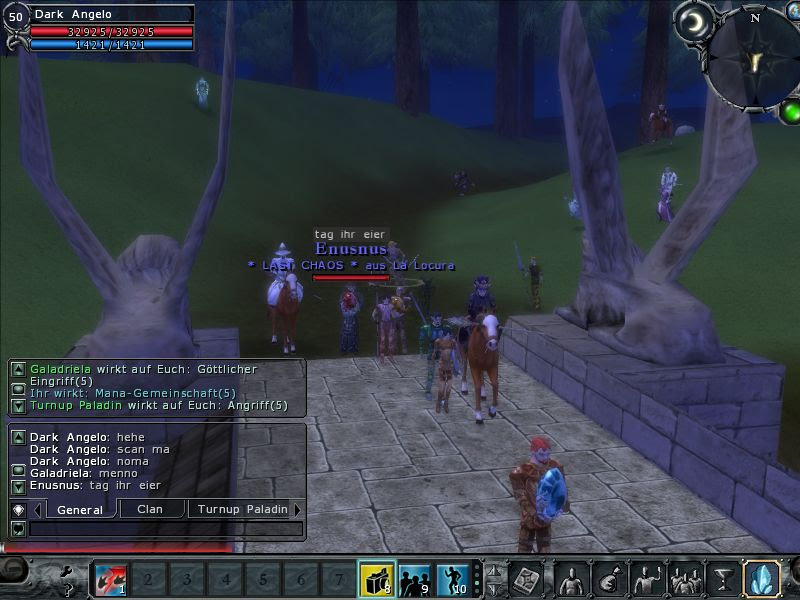Click the compass minimap
Screen dimensions: 800x600
click(753, 58)
